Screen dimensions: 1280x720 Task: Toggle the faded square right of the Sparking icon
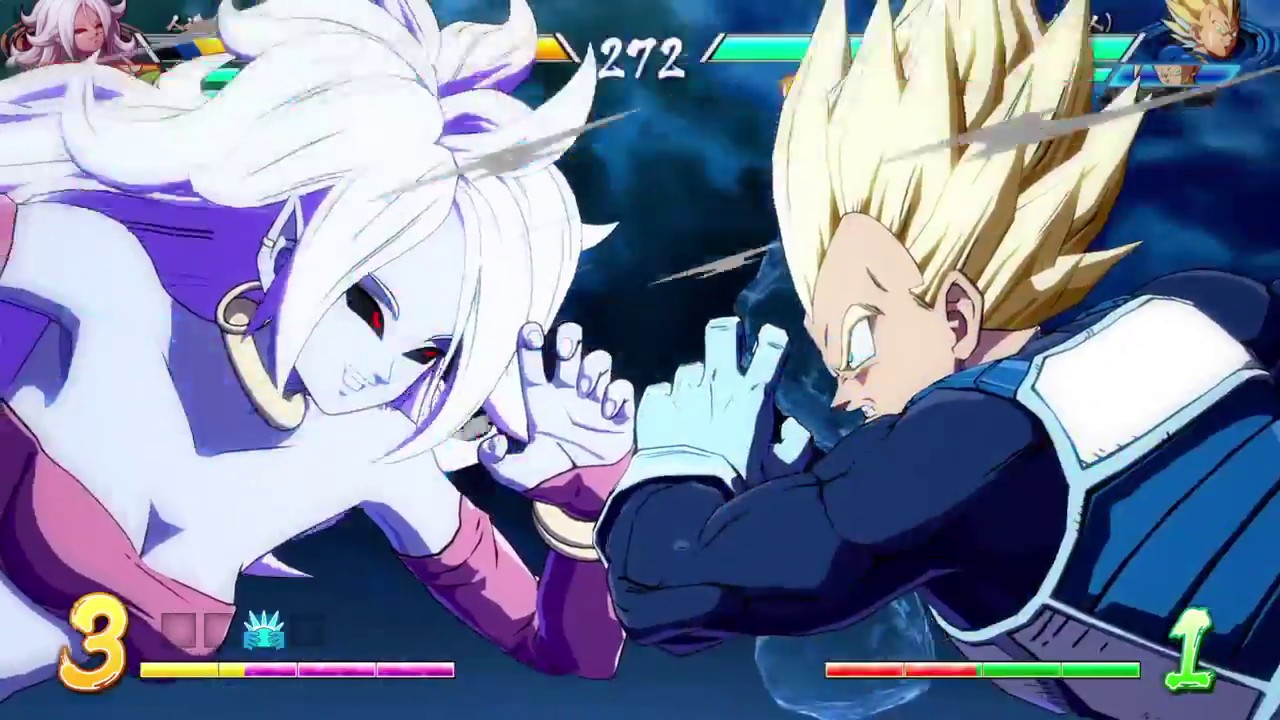(305, 630)
